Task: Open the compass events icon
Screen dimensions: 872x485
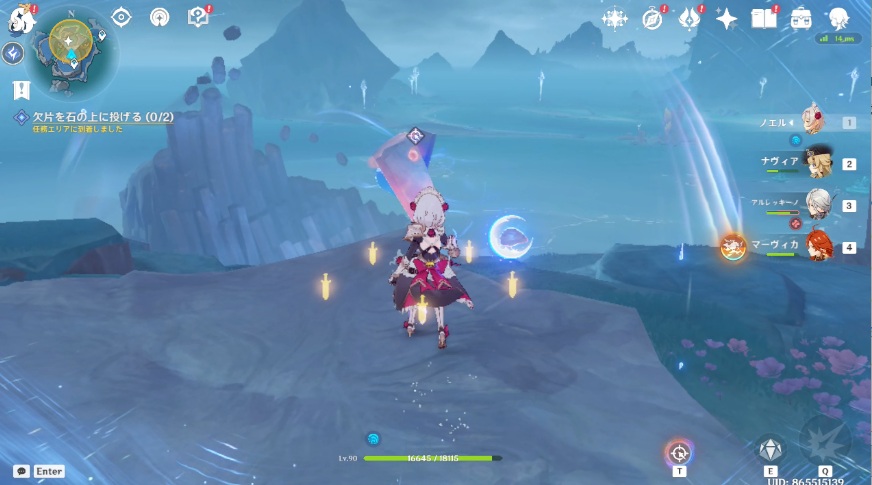Action: 652,19
